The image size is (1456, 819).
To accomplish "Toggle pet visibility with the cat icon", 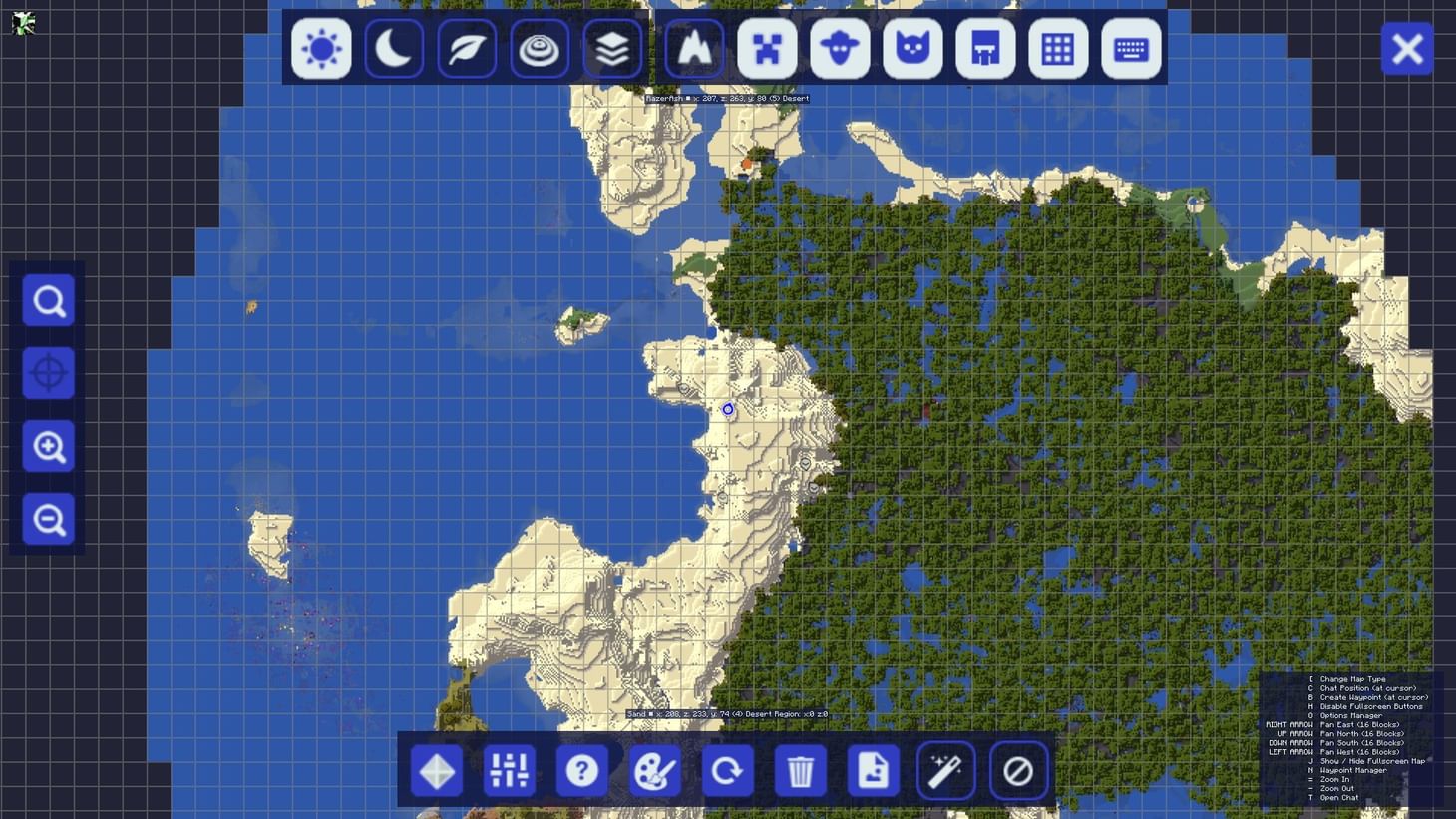I will [x=912, y=49].
